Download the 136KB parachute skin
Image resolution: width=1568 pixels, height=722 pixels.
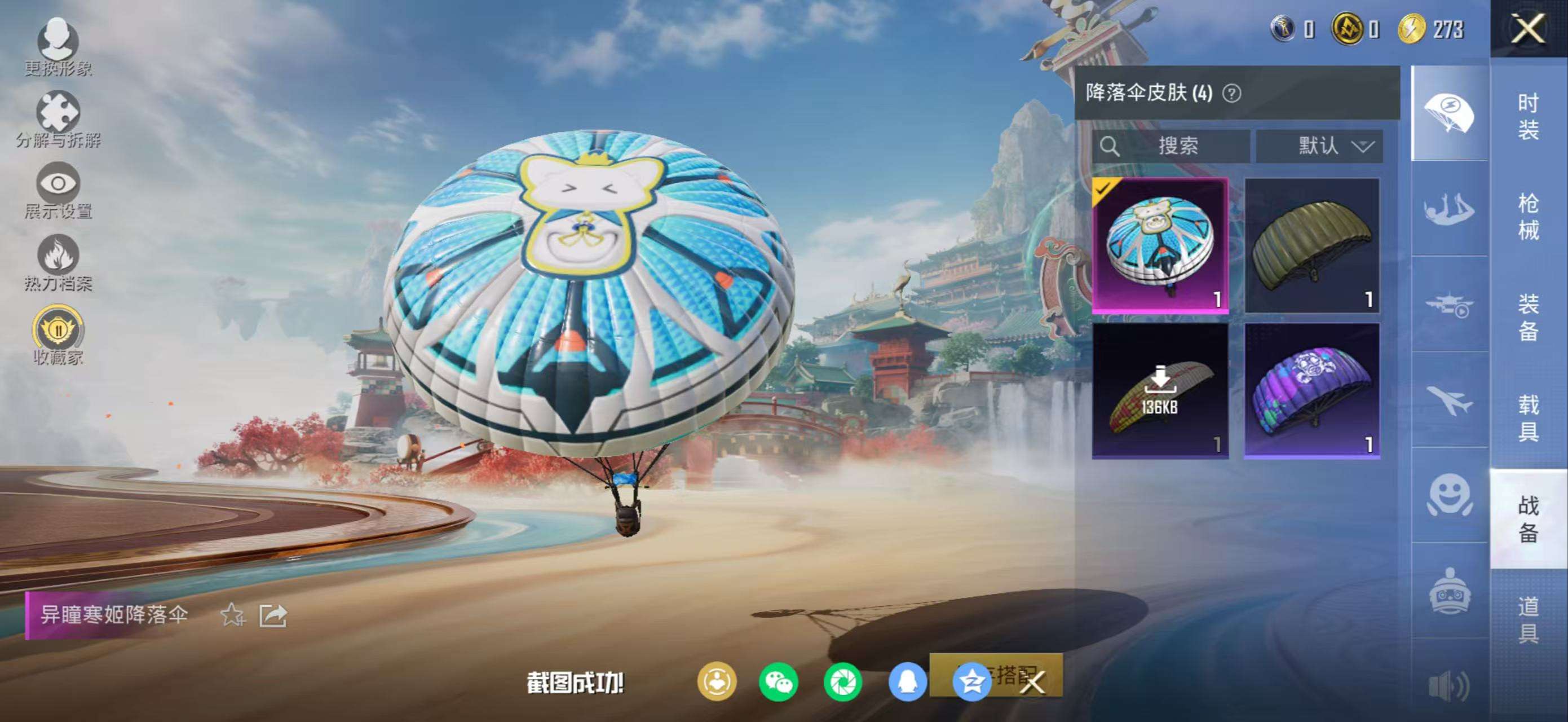1160,391
